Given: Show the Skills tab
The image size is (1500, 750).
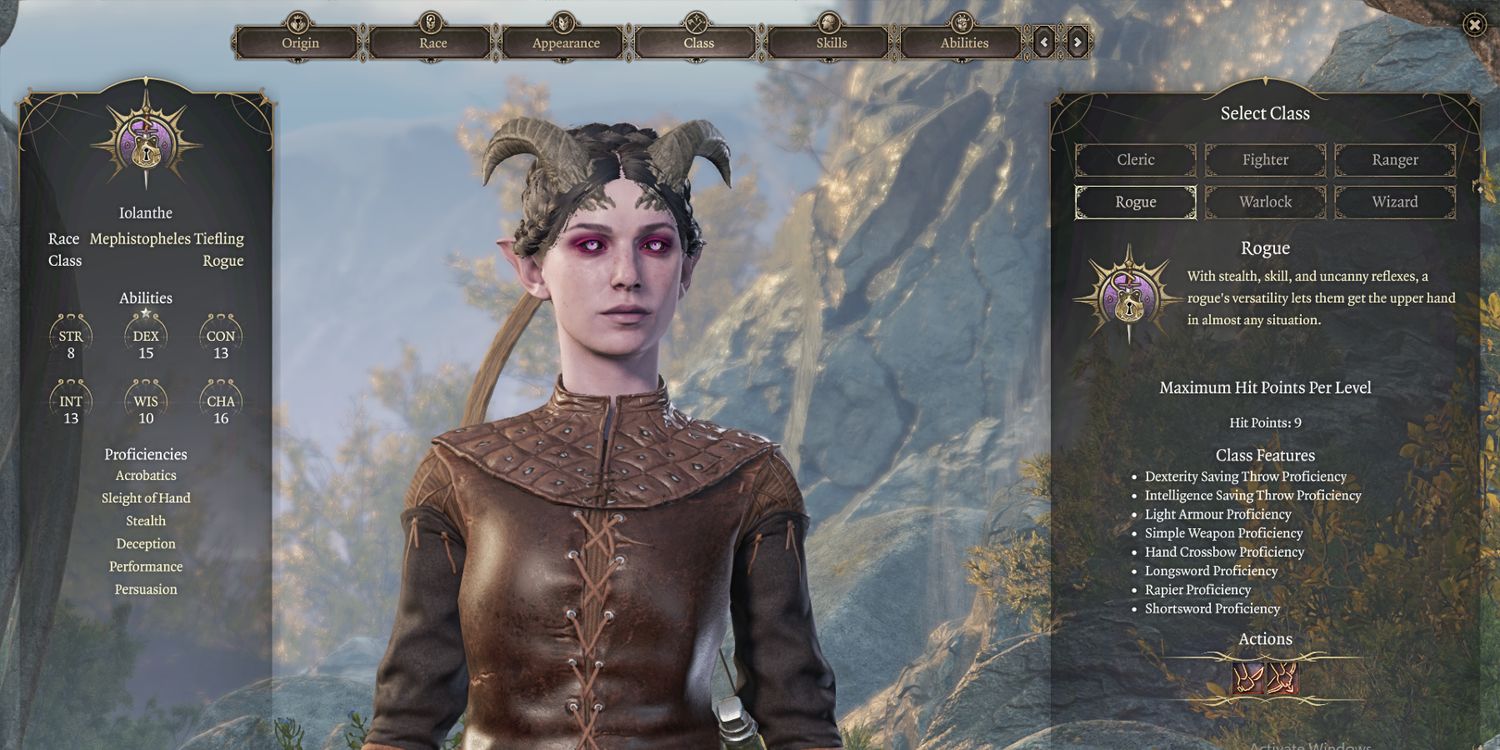Looking at the screenshot, I should tap(831, 43).
